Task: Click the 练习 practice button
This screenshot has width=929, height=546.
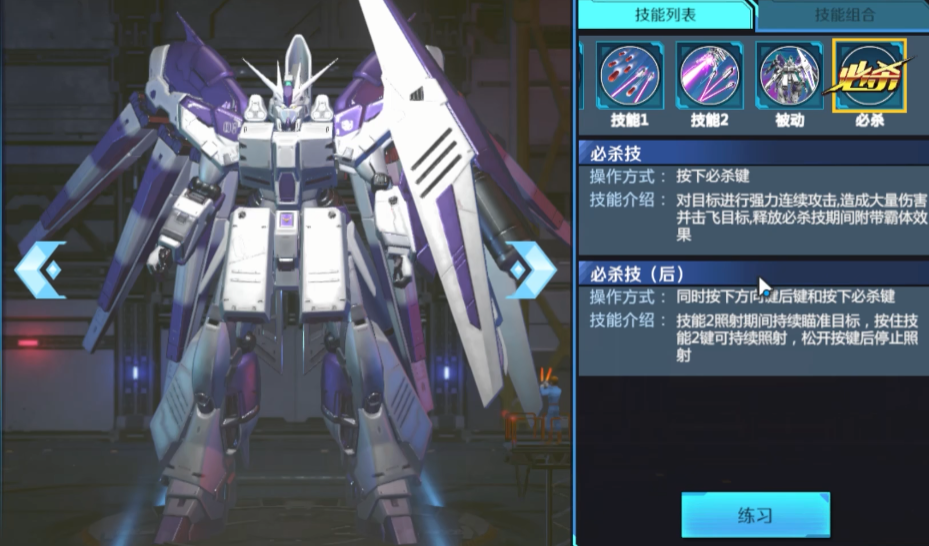Action: click(755, 516)
